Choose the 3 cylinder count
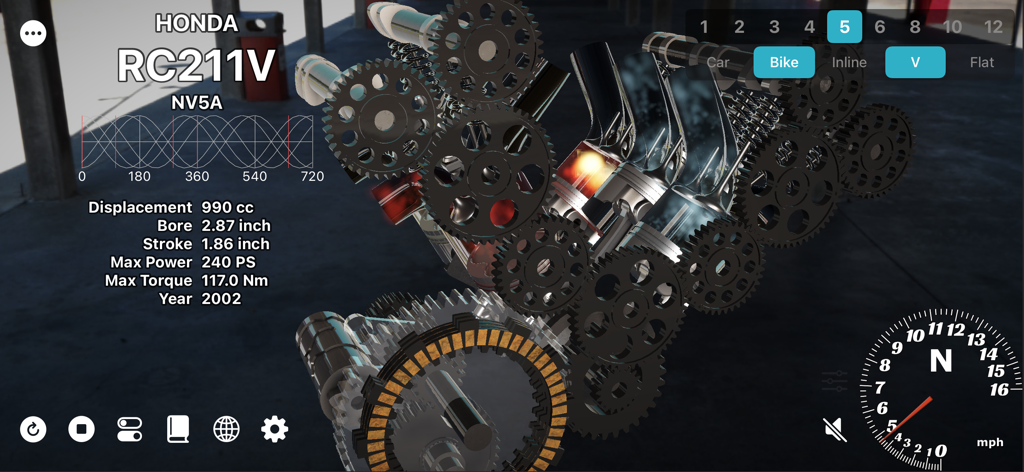 pyautogui.click(x=775, y=27)
